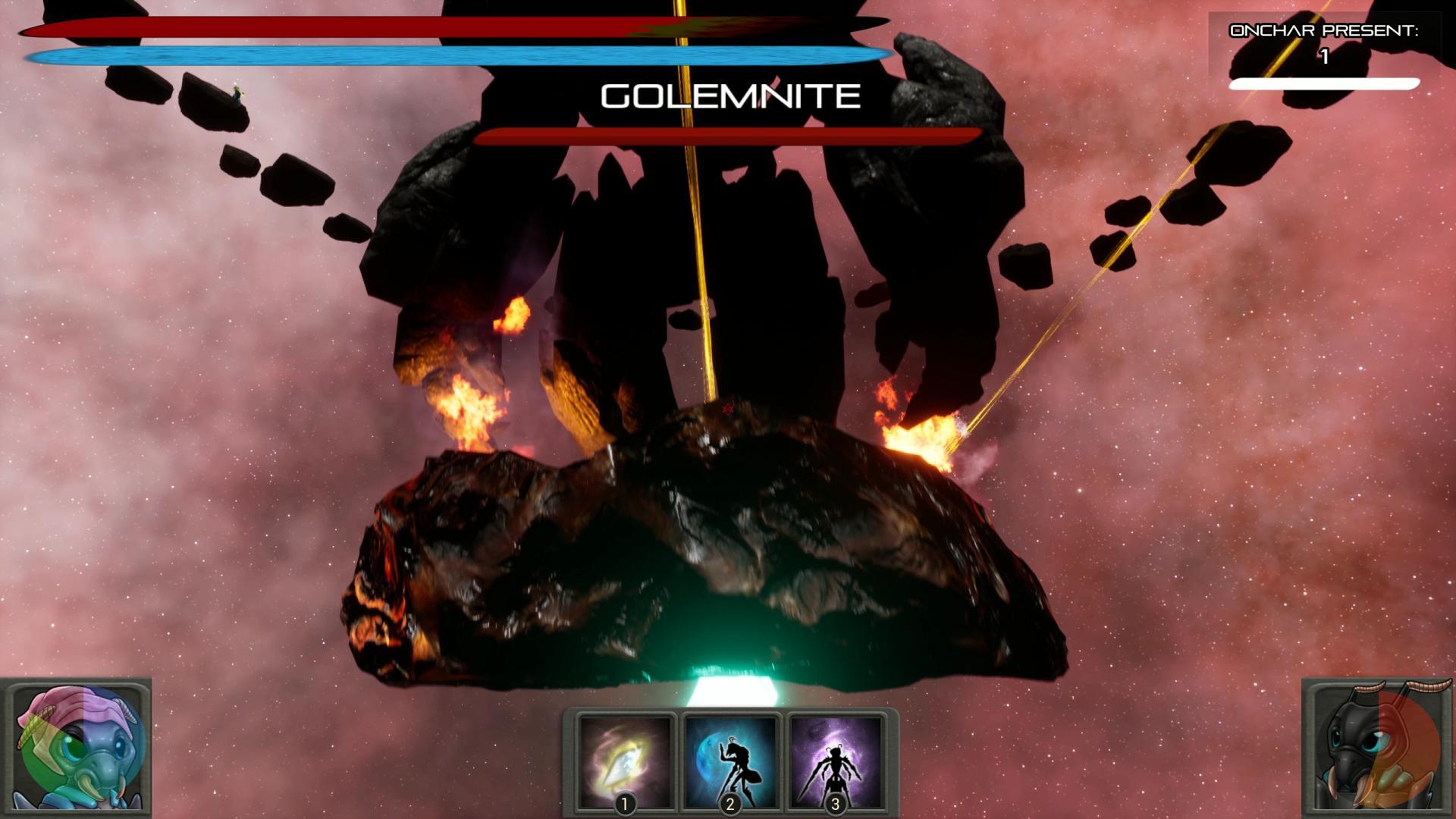Choose the black ant character portrait
The height and width of the screenshot is (819, 1456).
coord(1378,749)
